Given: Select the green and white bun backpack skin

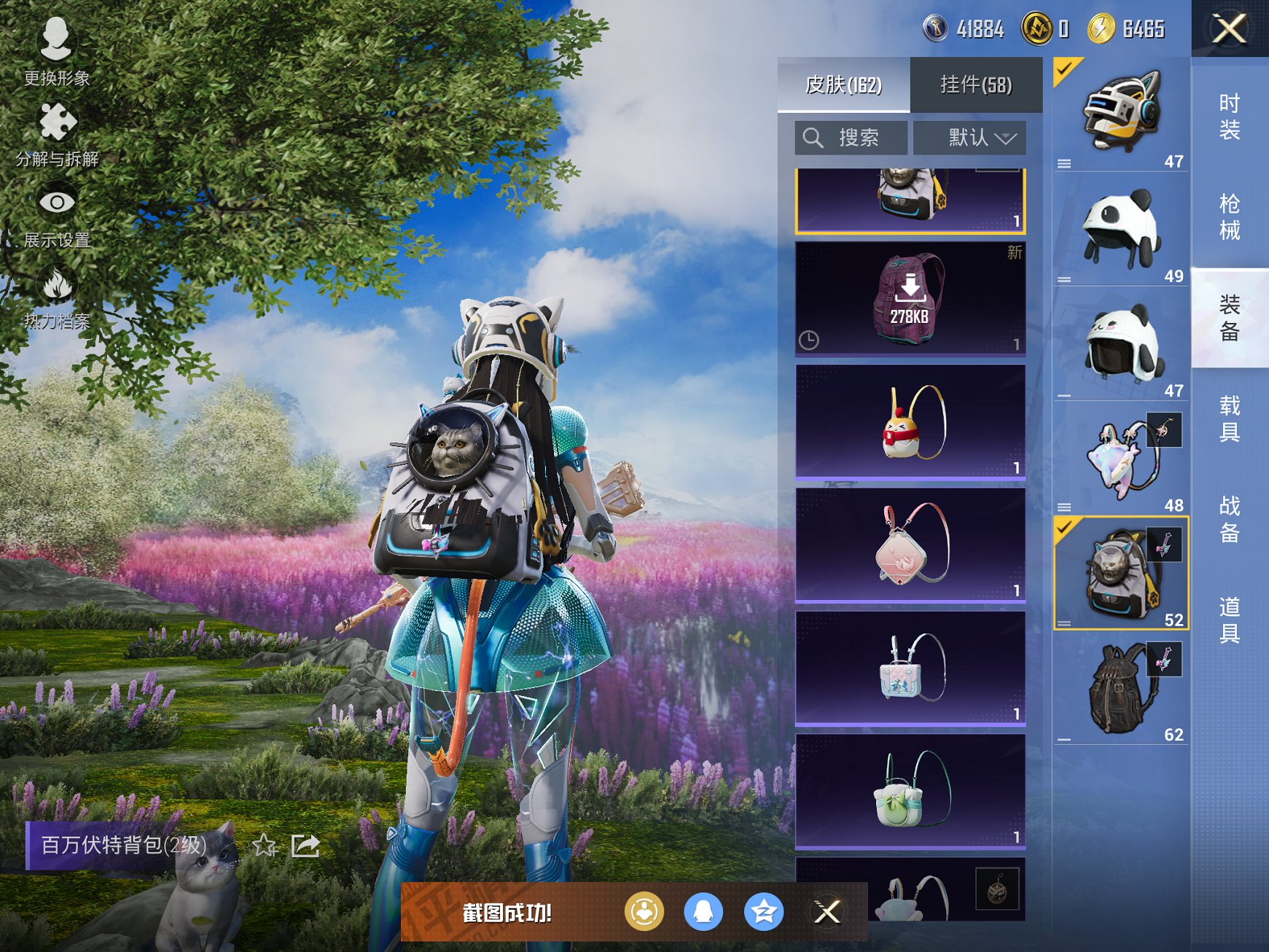Looking at the screenshot, I should [x=910, y=792].
